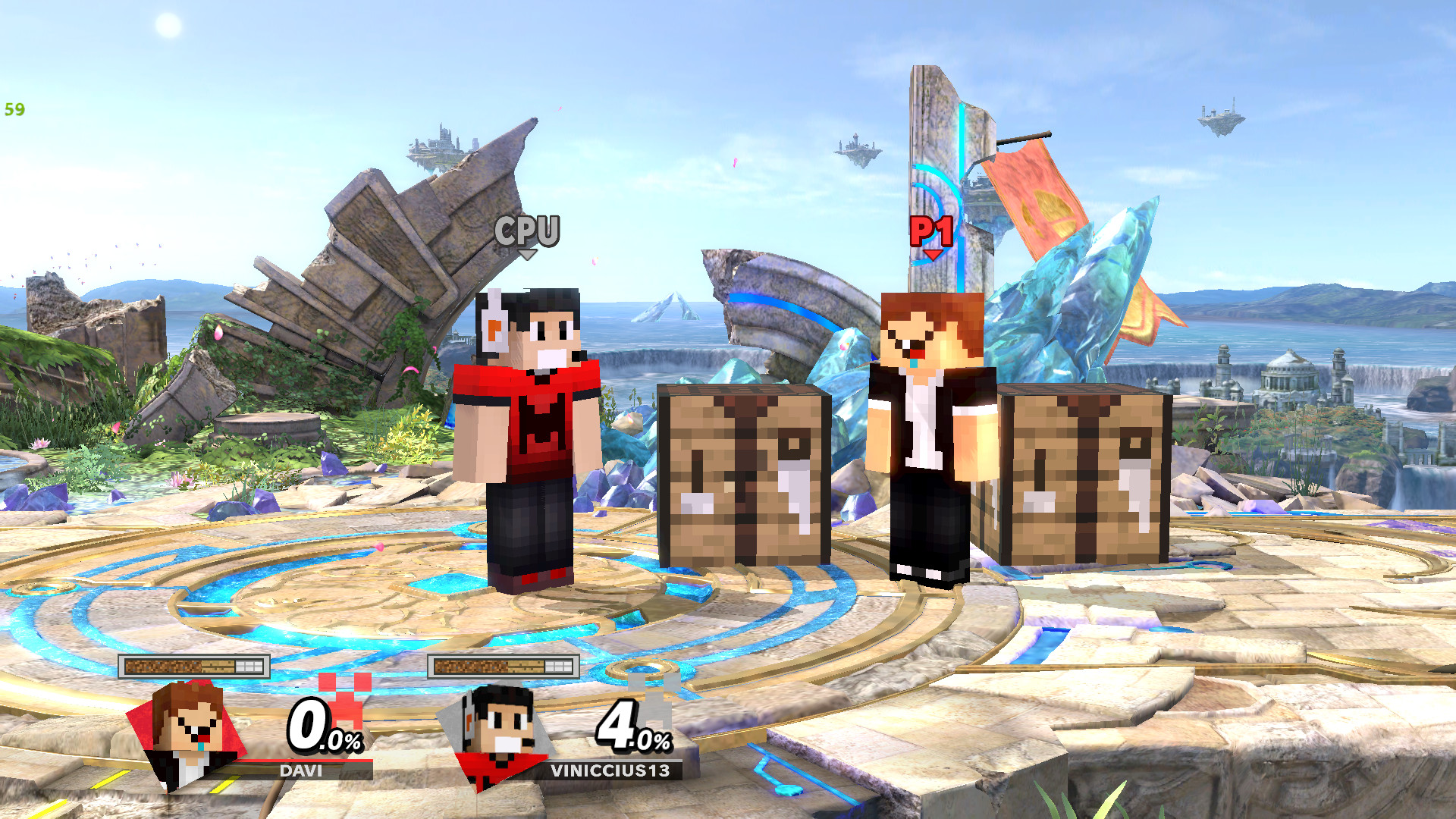Click the green timer showing 59
Viewport: 1456px width, 819px height.
coord(13,111)
